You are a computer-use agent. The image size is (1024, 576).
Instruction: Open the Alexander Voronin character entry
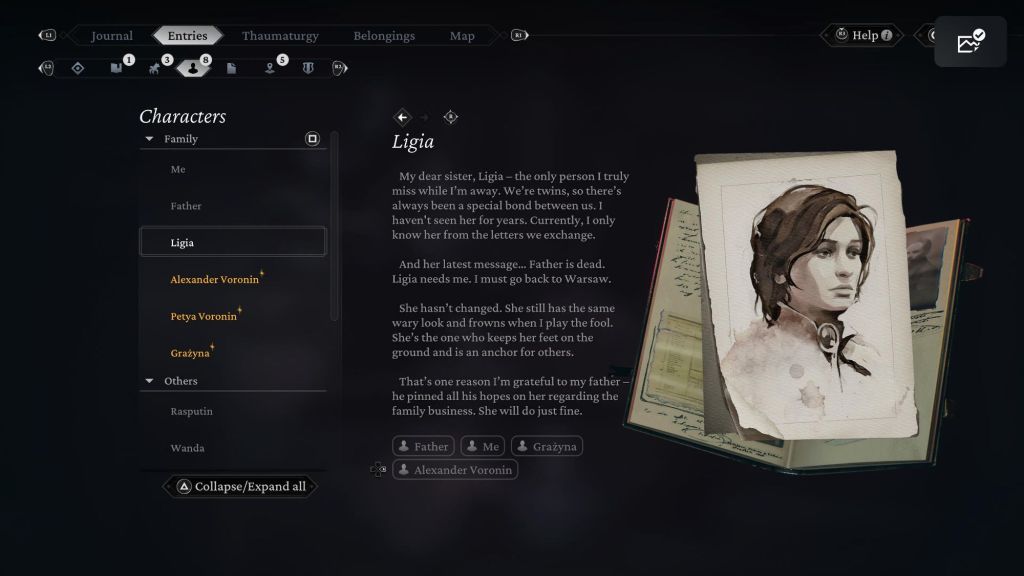tap(215, 280)
